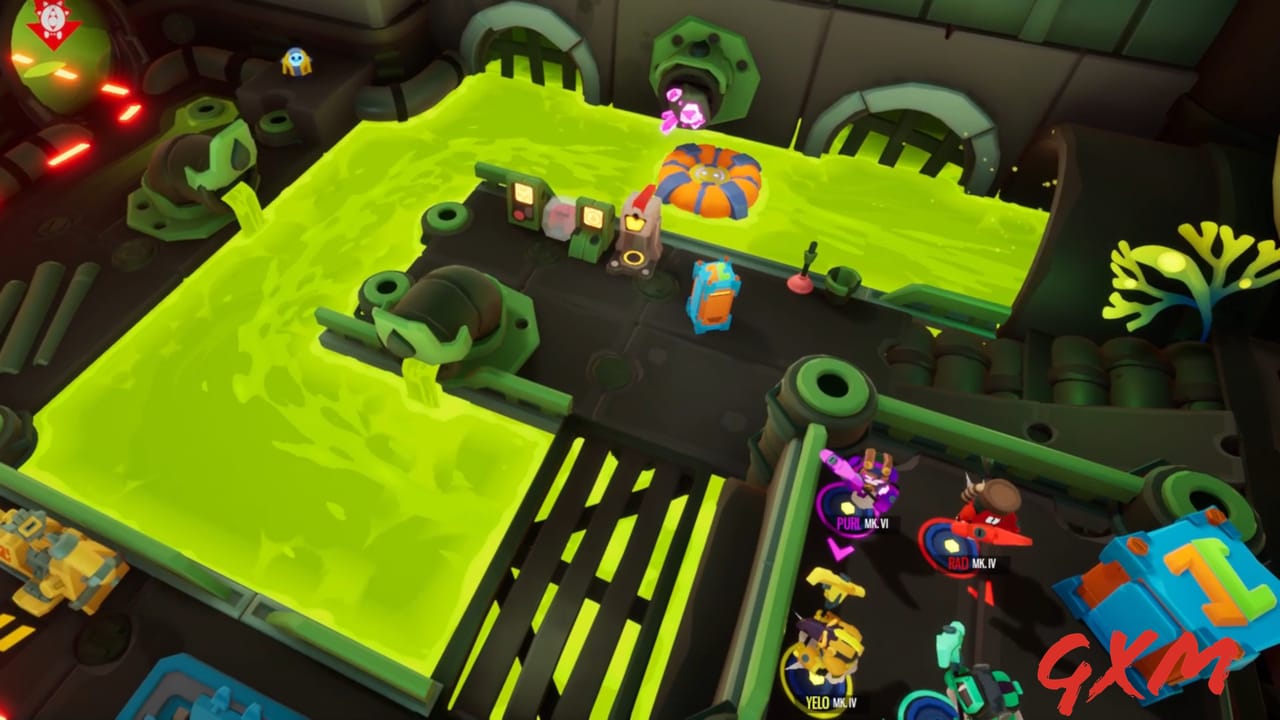Select the PURL MK. VI nameplate
This screenshot has width=1280, height=720.
pos(862,522)
